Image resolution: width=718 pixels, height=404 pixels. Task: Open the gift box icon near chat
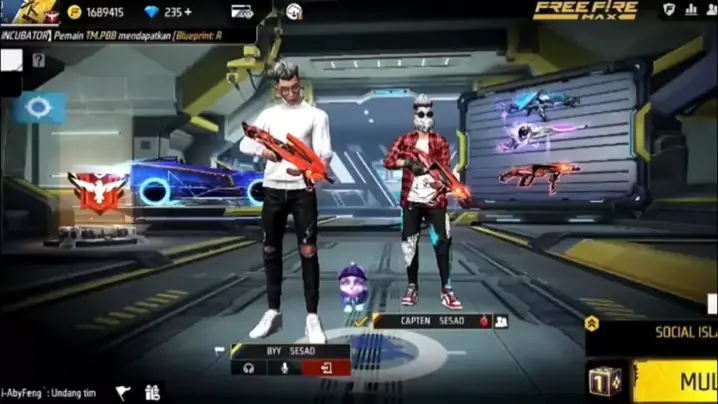pos(153,393)
